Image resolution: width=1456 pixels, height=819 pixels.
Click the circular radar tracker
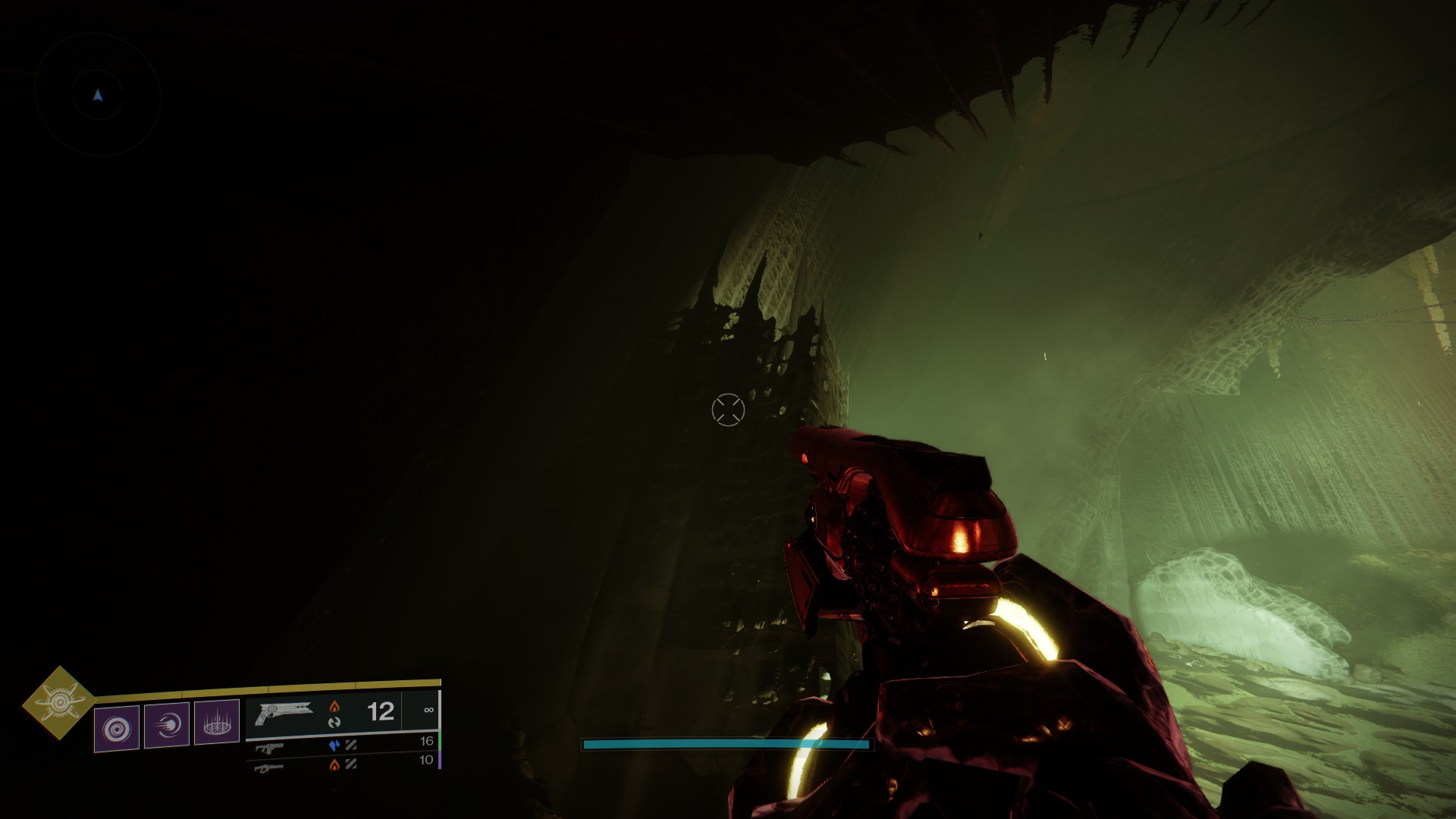pyautogui.click(x=98, y=95)
